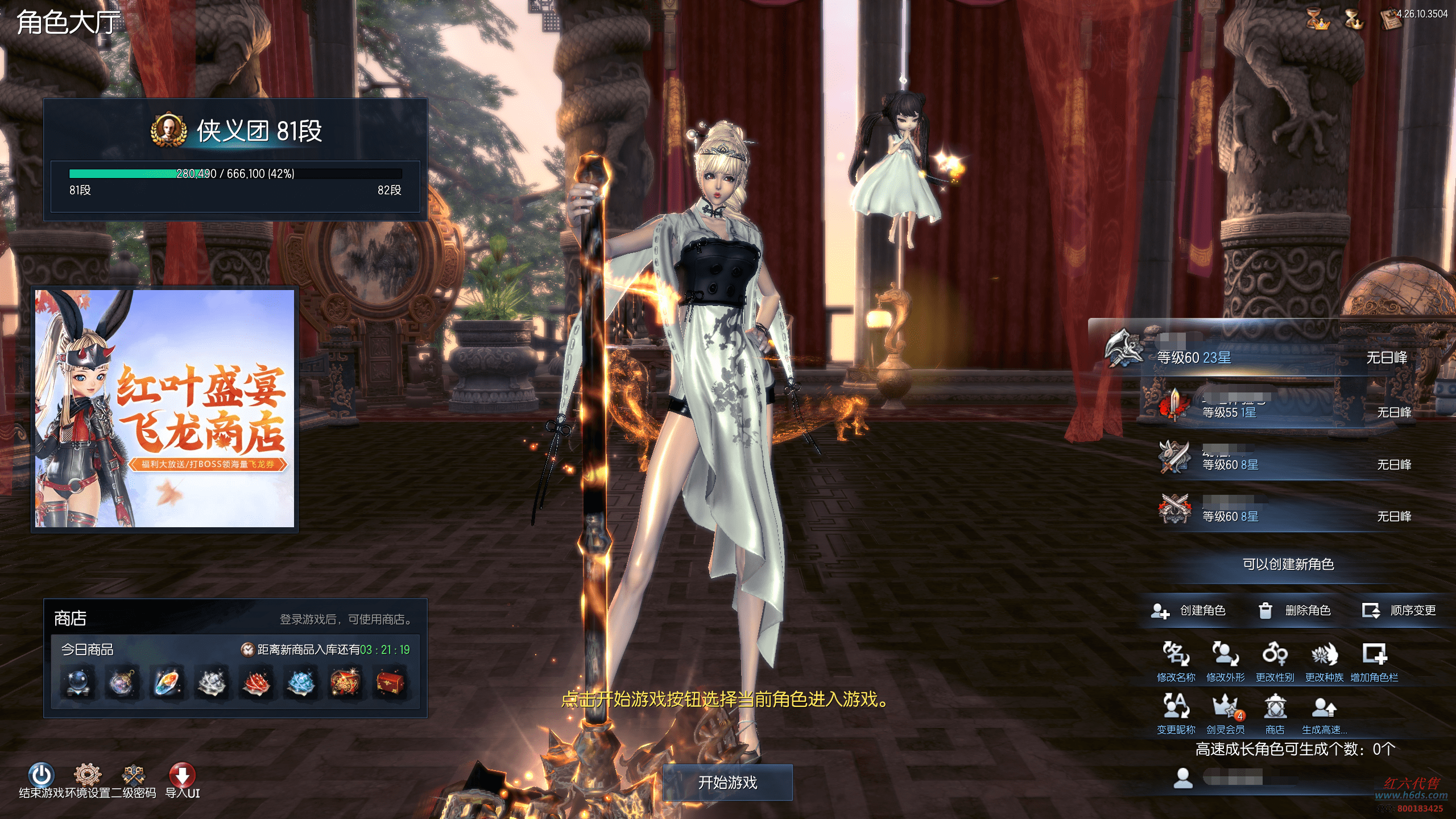This screenshot has height=819, width=1456.
Task: Select the 修改名称 rename icon
Action: tap(1176, 655)
